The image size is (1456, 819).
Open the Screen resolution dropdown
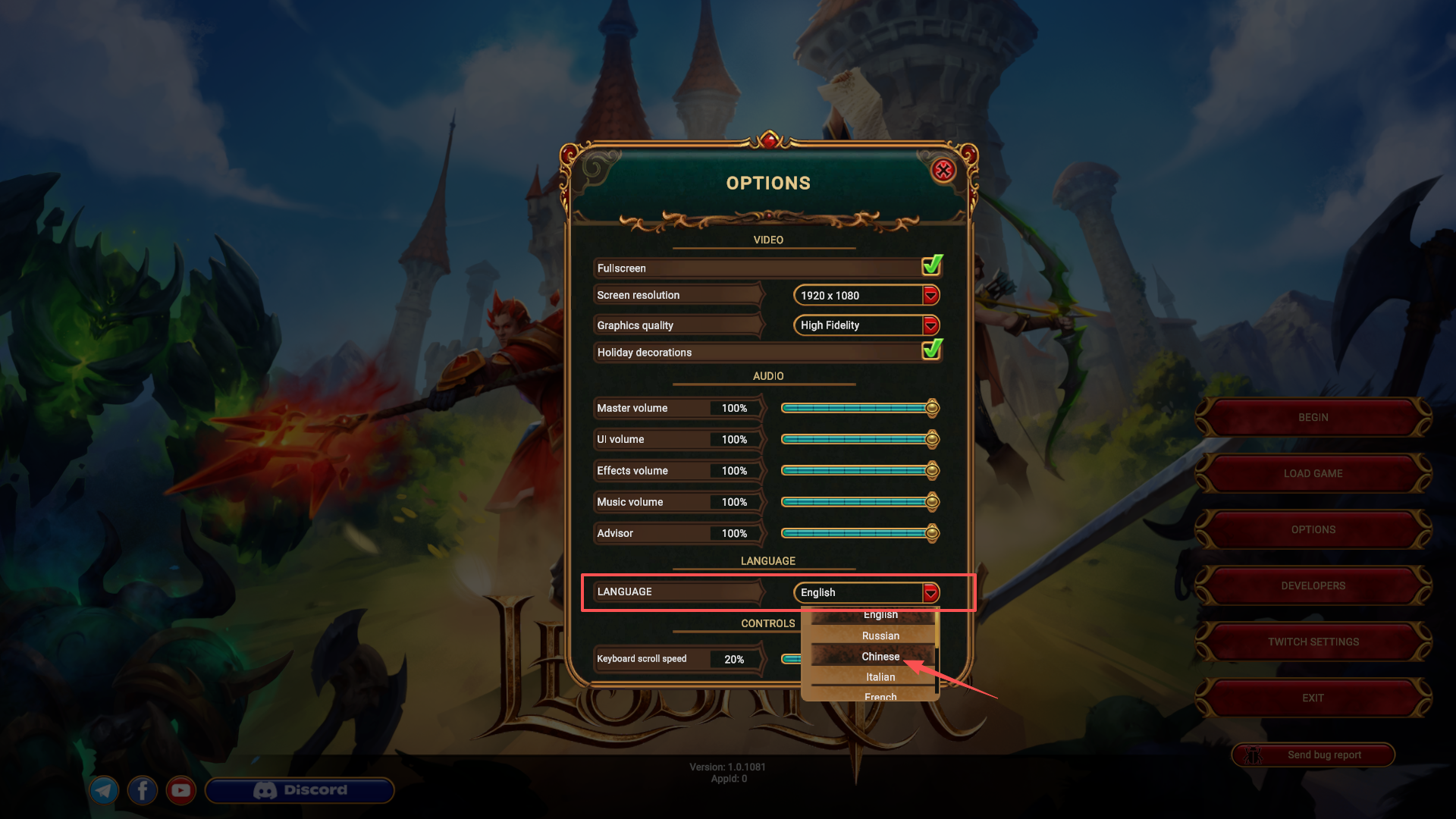click(x=930, y=295)
